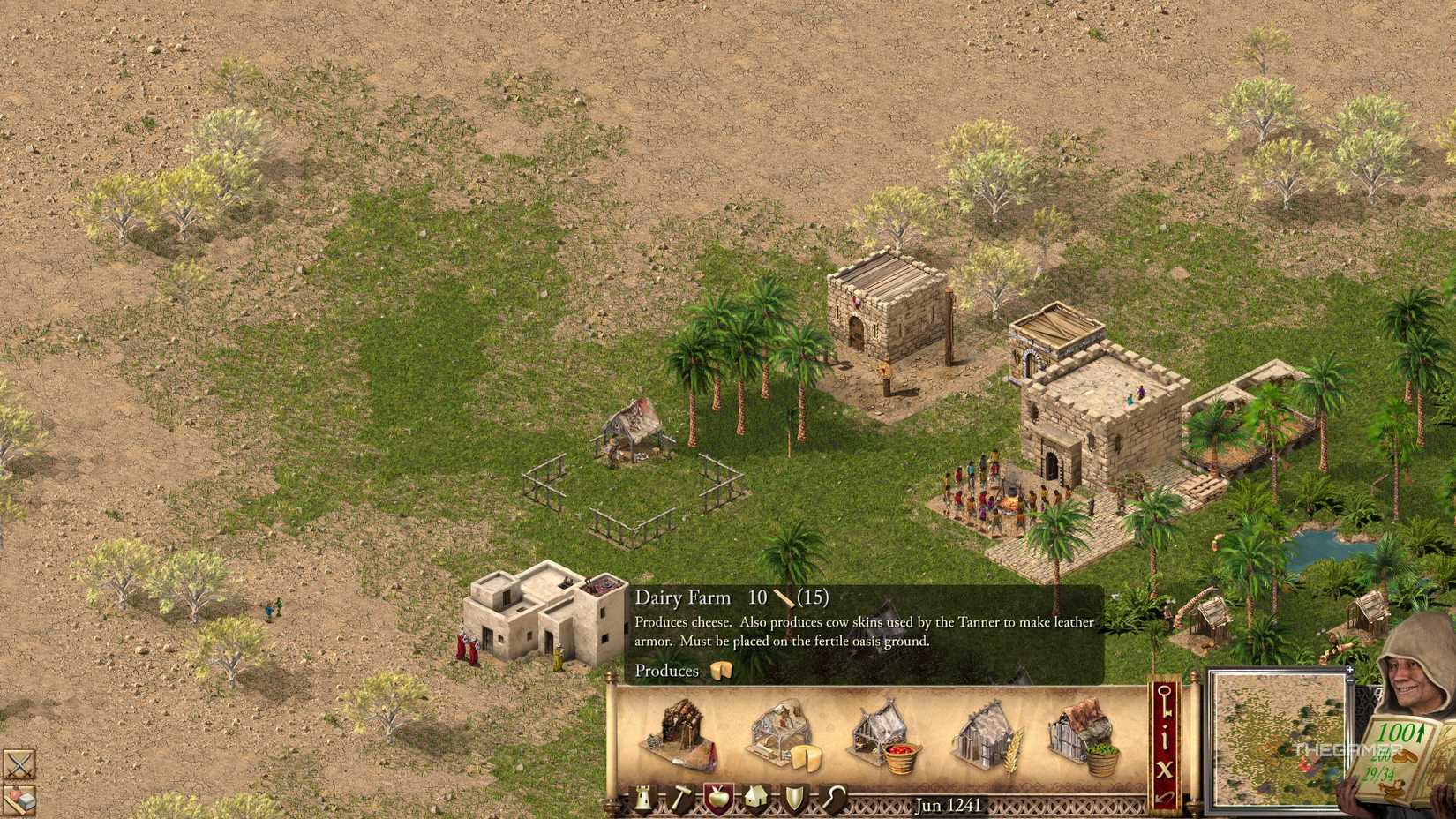This screenshot has width=1456, height=819.
Task: Click the undo arrow on the red banner
Action: click(x=1165, y=797)
